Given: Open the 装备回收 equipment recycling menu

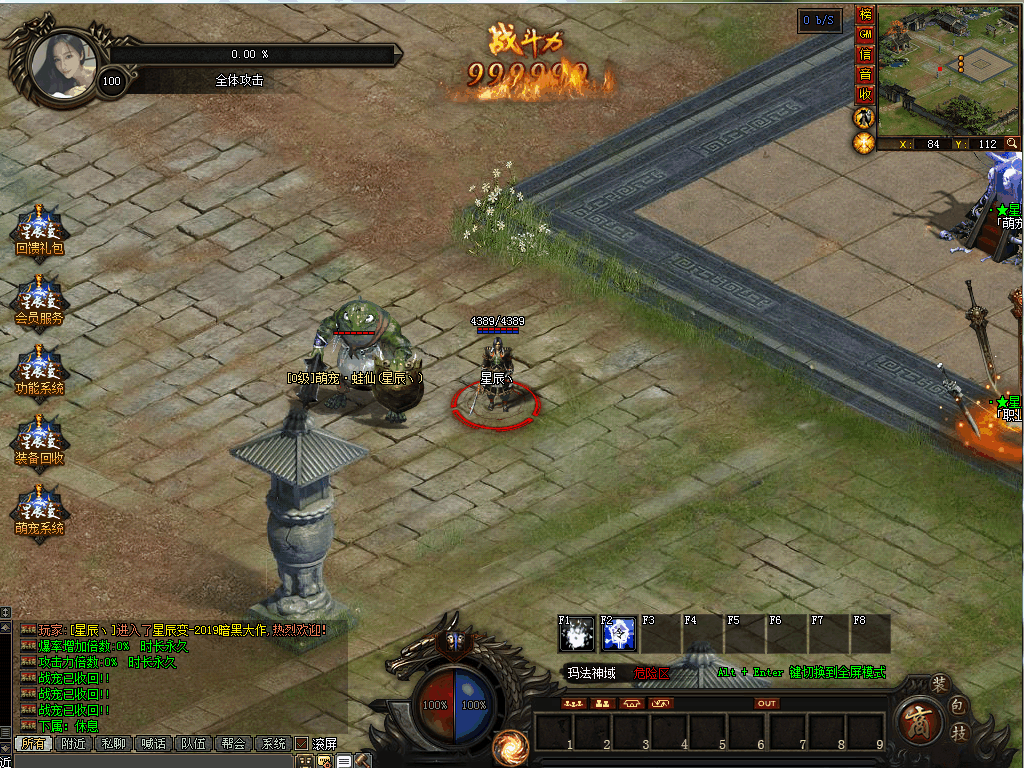Looking at the screenshot, I should (39, 439).
